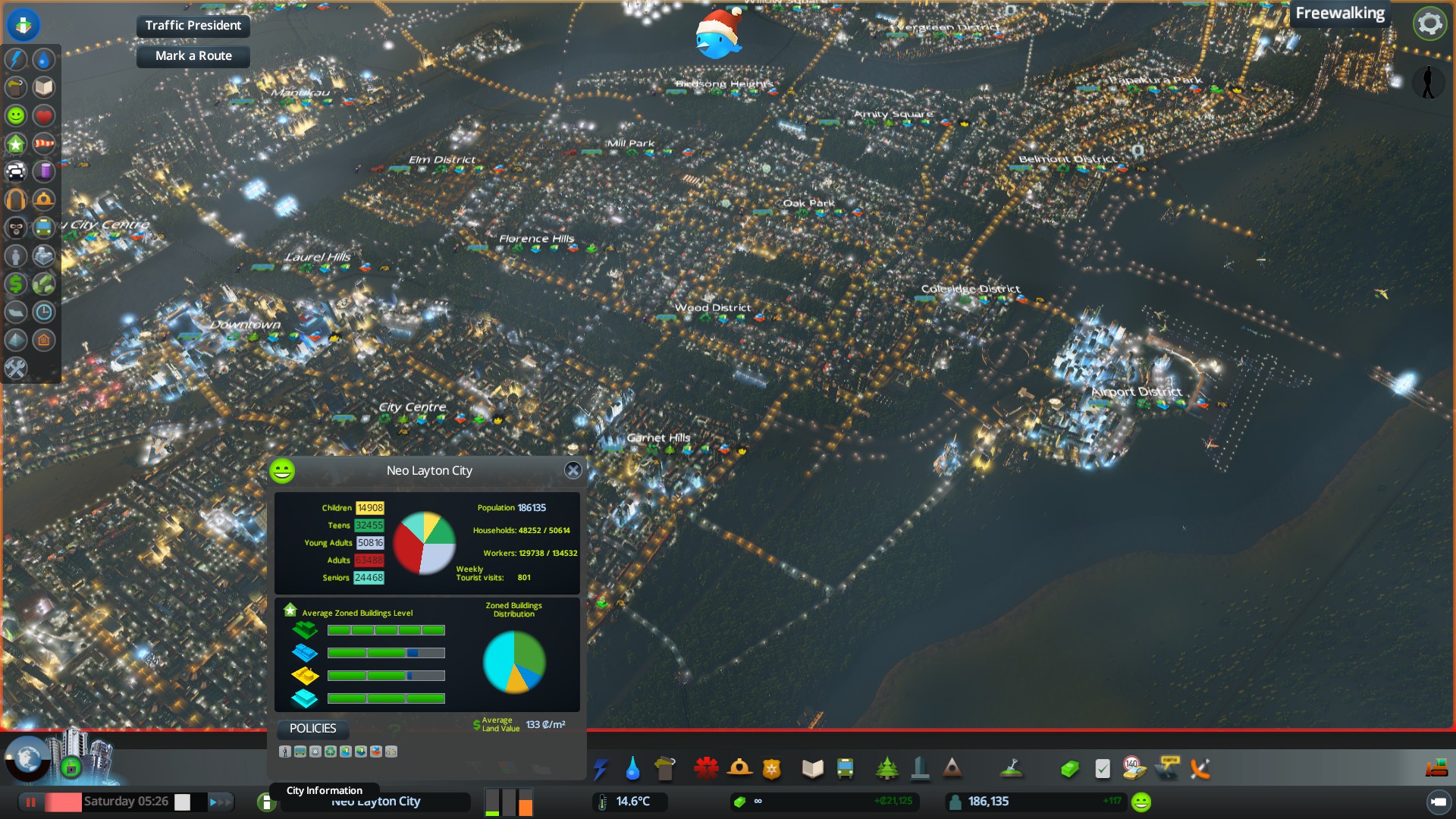Open the gear options menu
The height and width of the screenshot is (819, 1456).
(x=1429, y=24)
